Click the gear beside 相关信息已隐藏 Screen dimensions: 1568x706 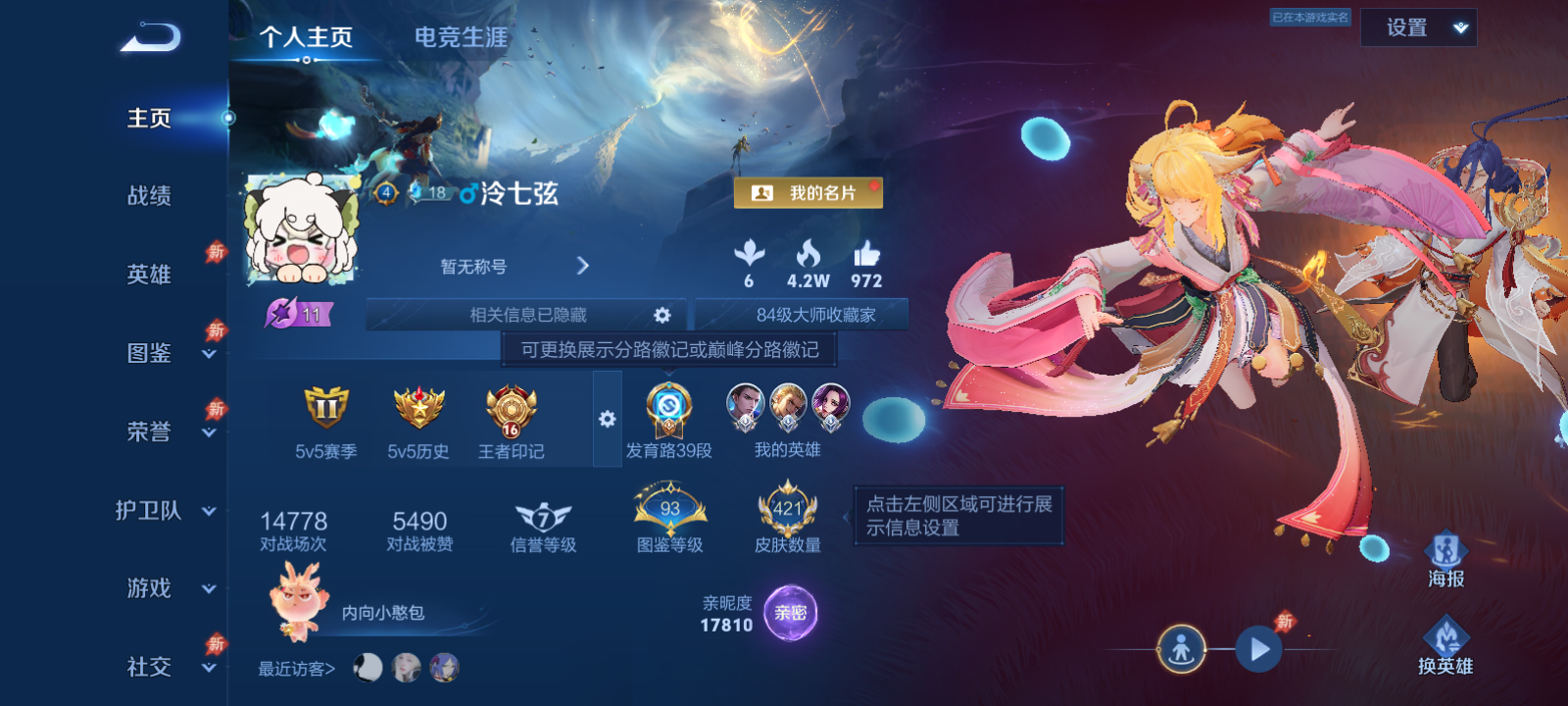pyautogui.click(x=662, y=315)
